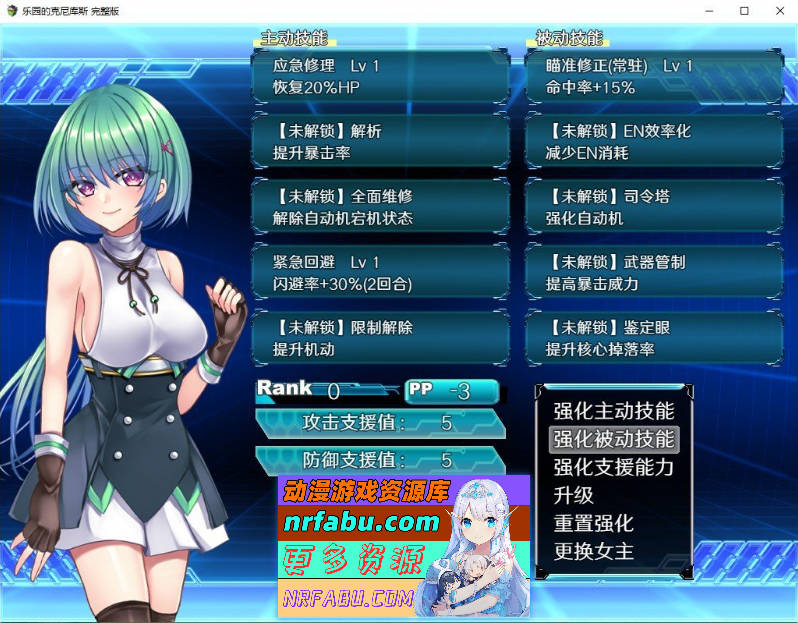This screenshot has width=798, height=623.
Task: Select 重置强化 to reset upgrades
Action: click(x=593, y=523)
